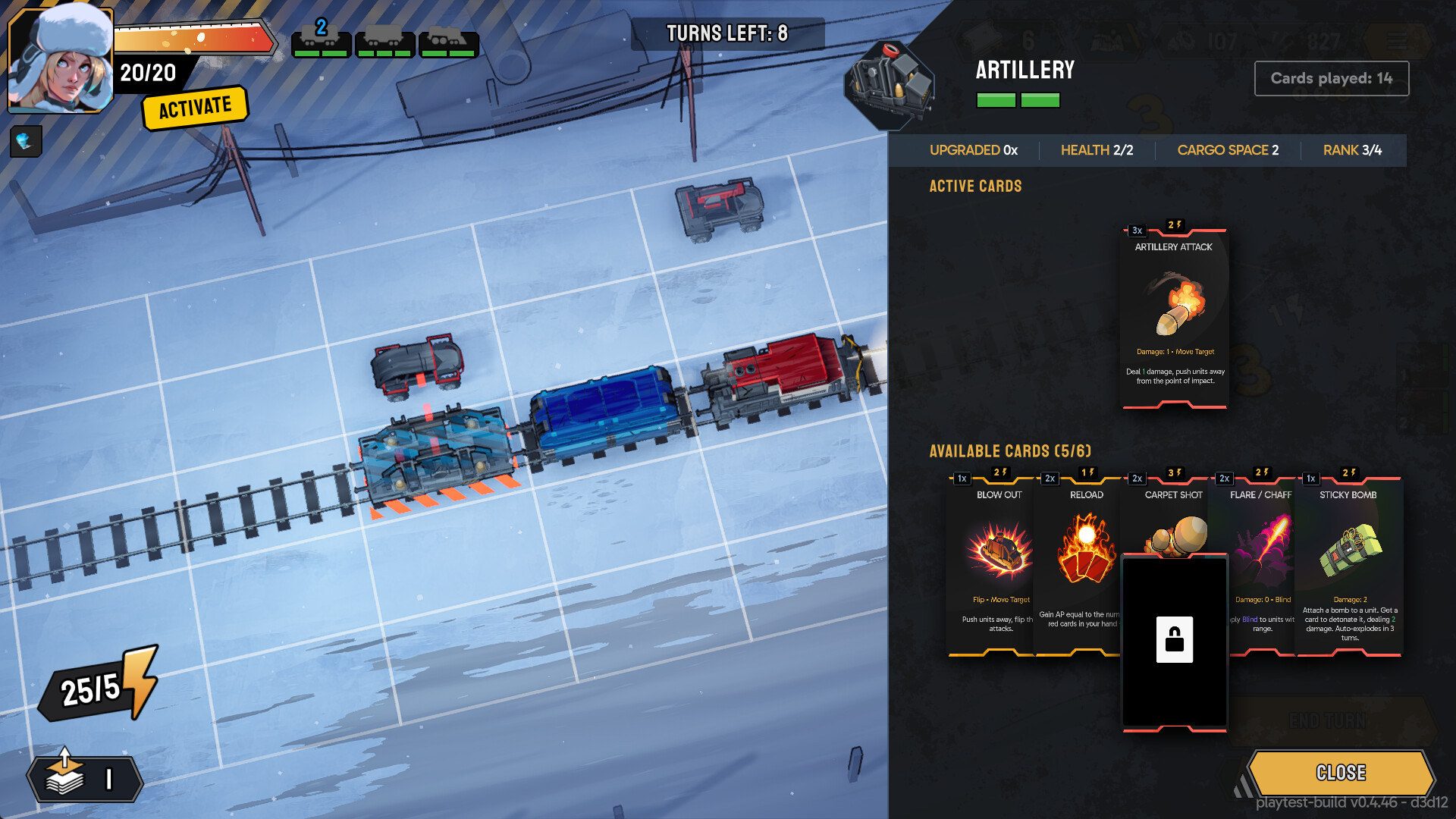Select the blonde hero portrait
1456x819 pixels.
pos(61,61)
